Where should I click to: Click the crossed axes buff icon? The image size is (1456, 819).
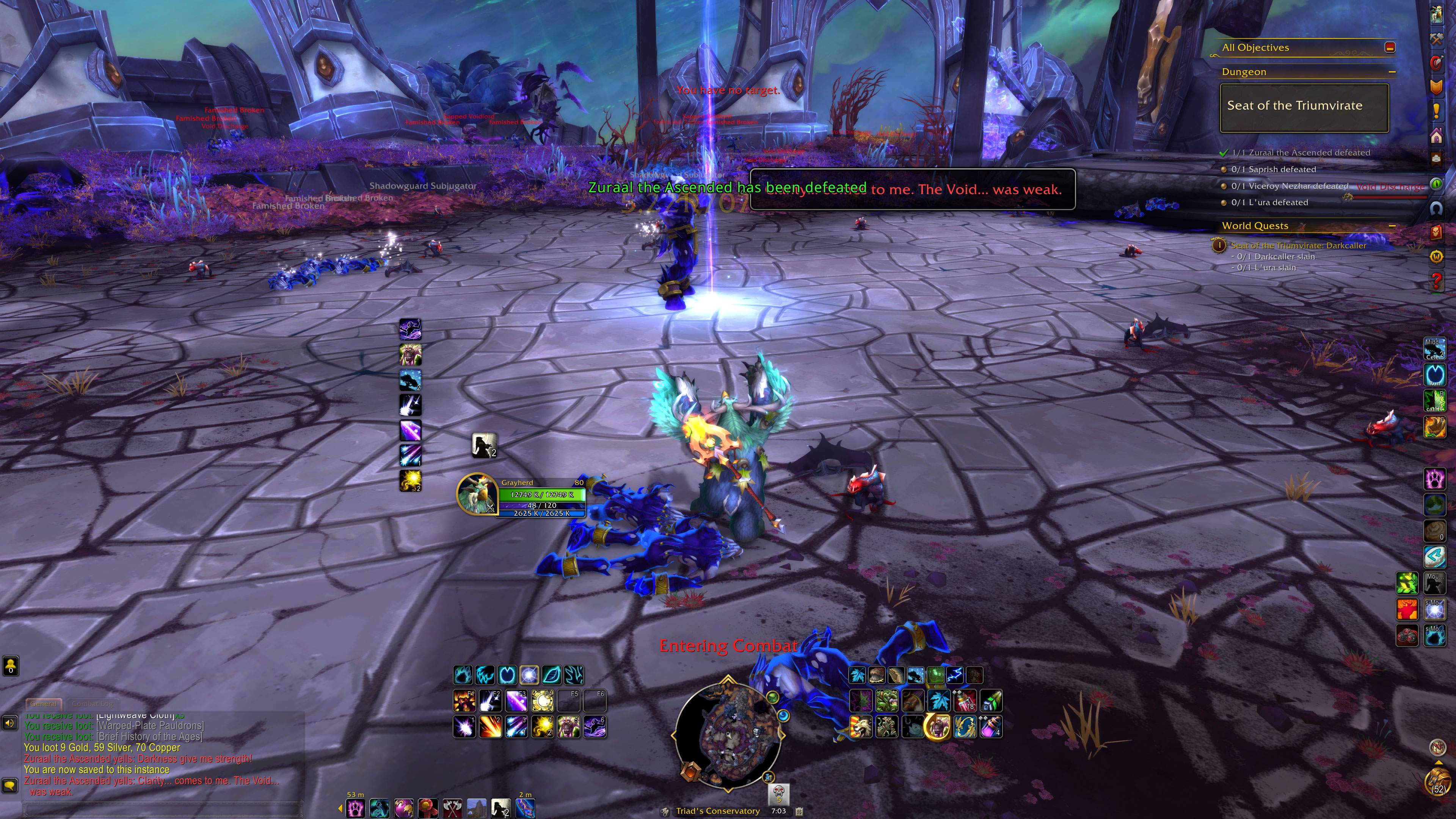coord(452,809)
